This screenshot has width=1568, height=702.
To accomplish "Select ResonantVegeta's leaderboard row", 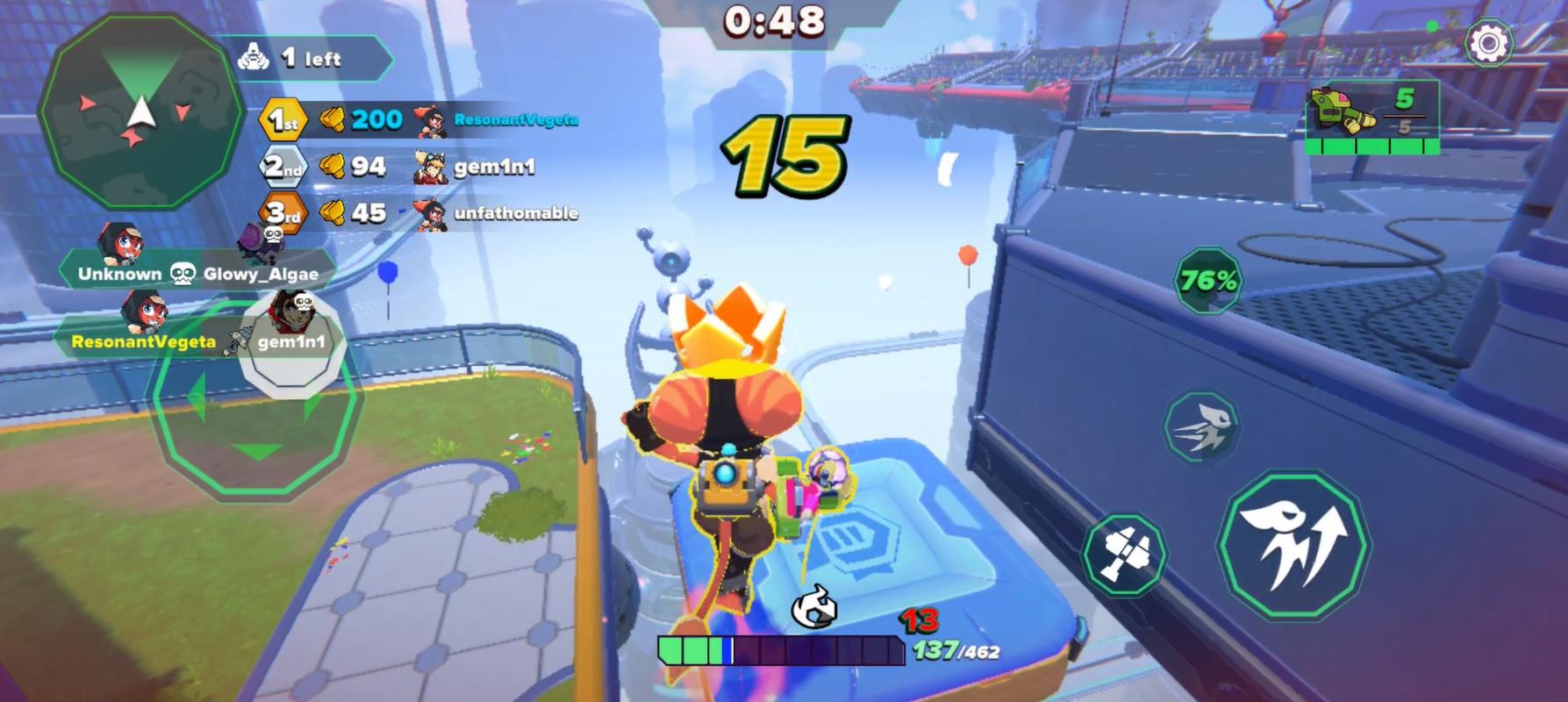I will (x=512, y=119).
